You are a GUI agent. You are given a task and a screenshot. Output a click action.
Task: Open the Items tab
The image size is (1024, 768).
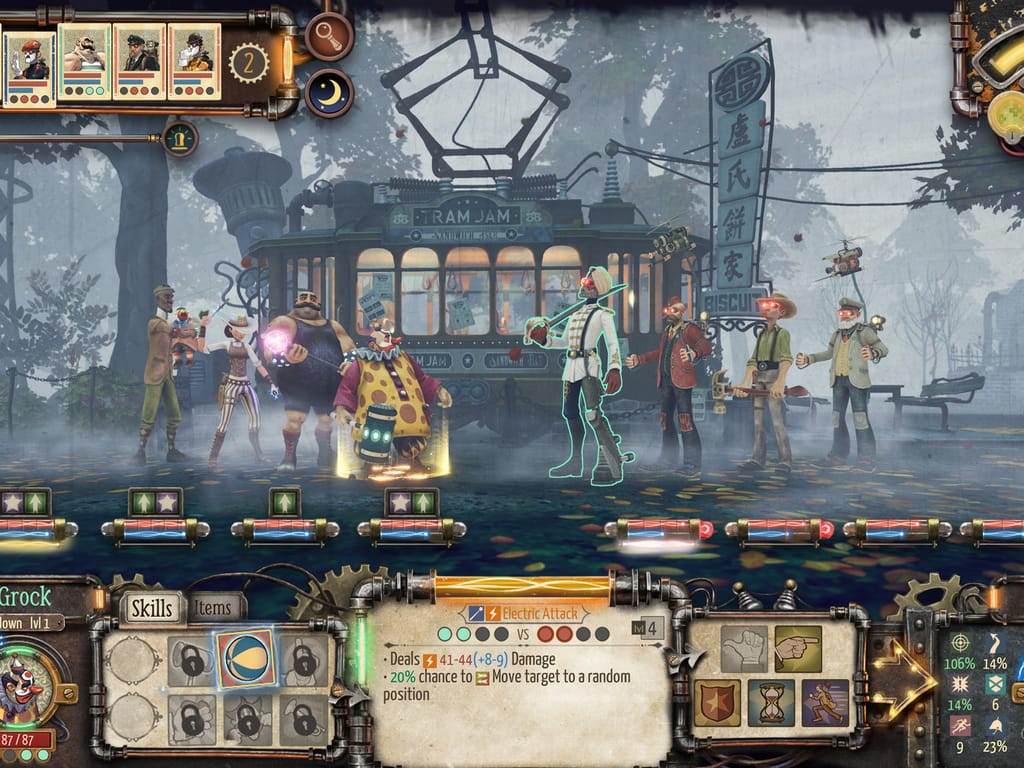pyautogui.click(x=214, y=606)
